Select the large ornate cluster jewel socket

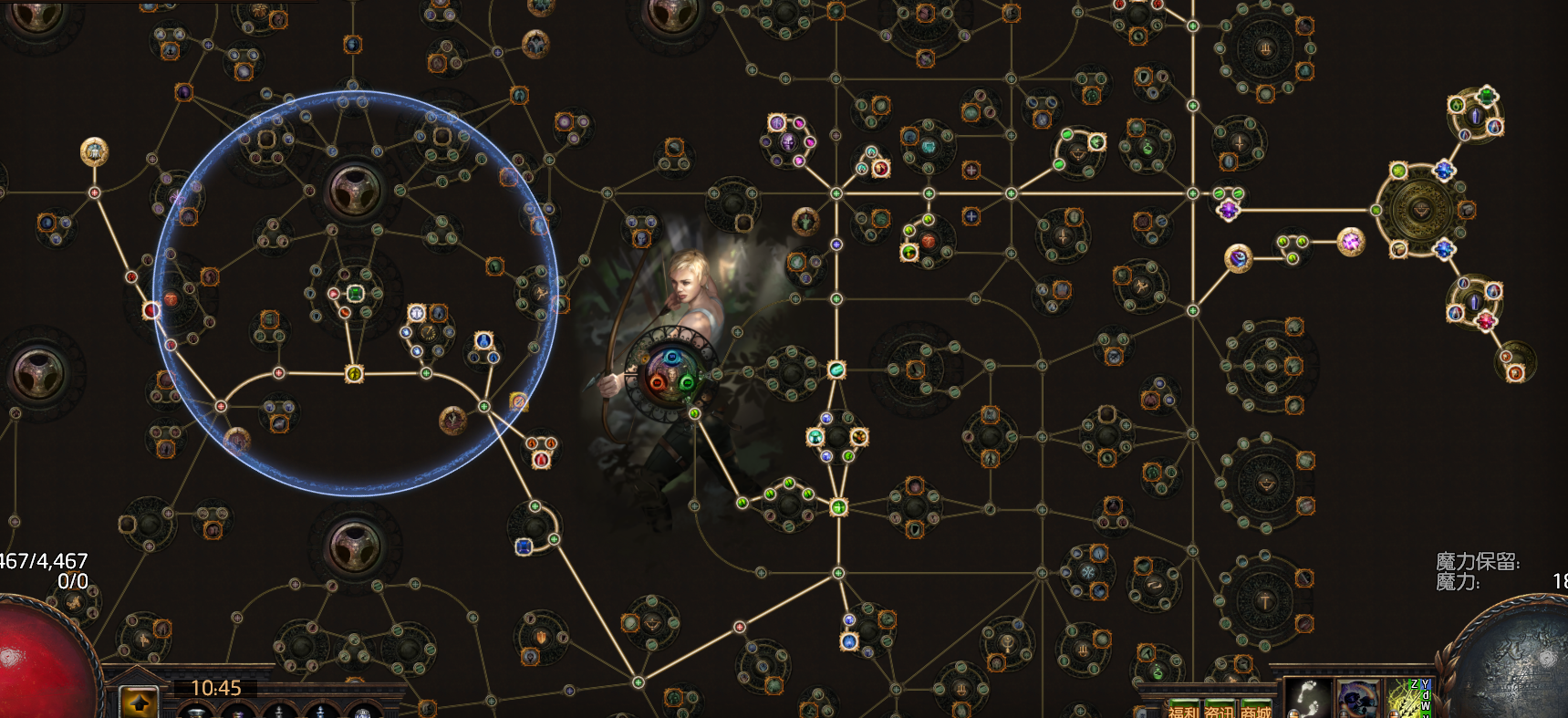[1419, 209]
